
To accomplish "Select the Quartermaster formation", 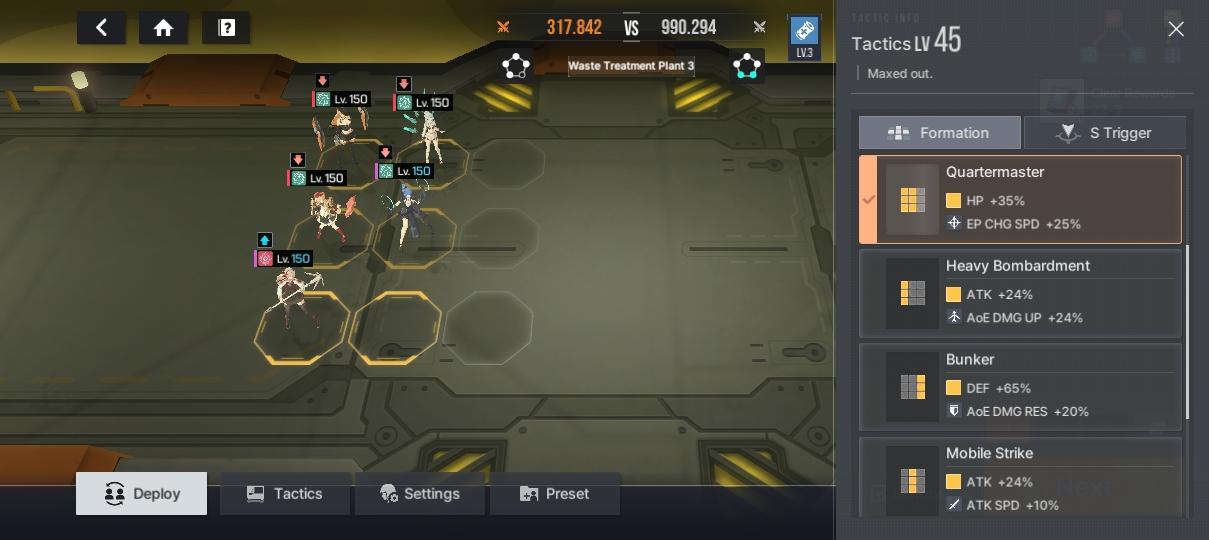I will pyautogui.click(x=1020, y=199).
